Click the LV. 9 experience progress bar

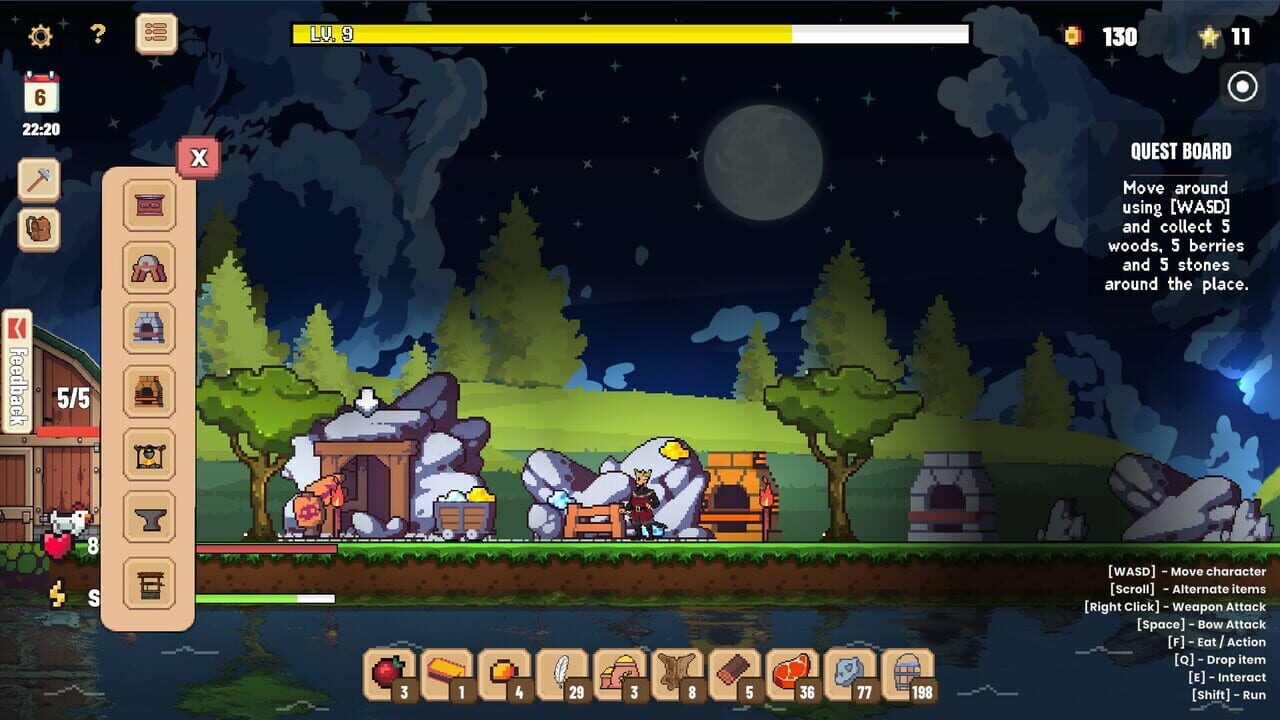coord(630,33)
